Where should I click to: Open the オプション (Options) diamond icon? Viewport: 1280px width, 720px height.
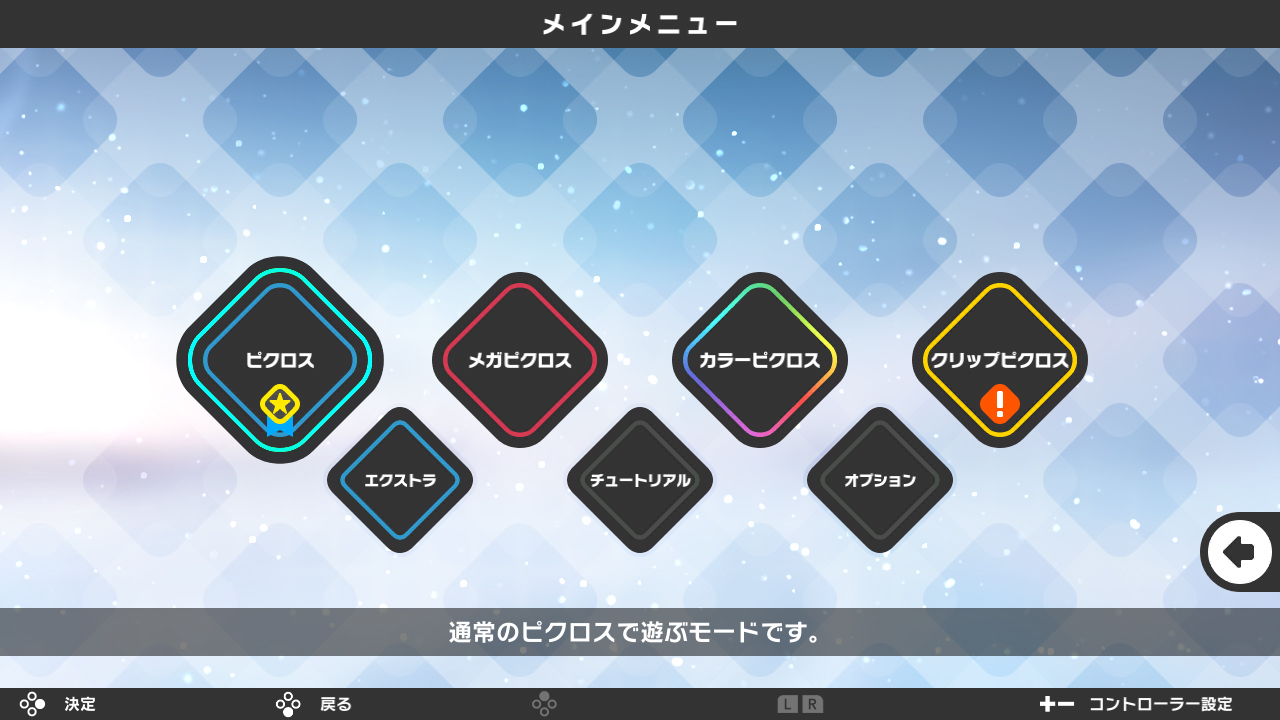tap(880, 480)
